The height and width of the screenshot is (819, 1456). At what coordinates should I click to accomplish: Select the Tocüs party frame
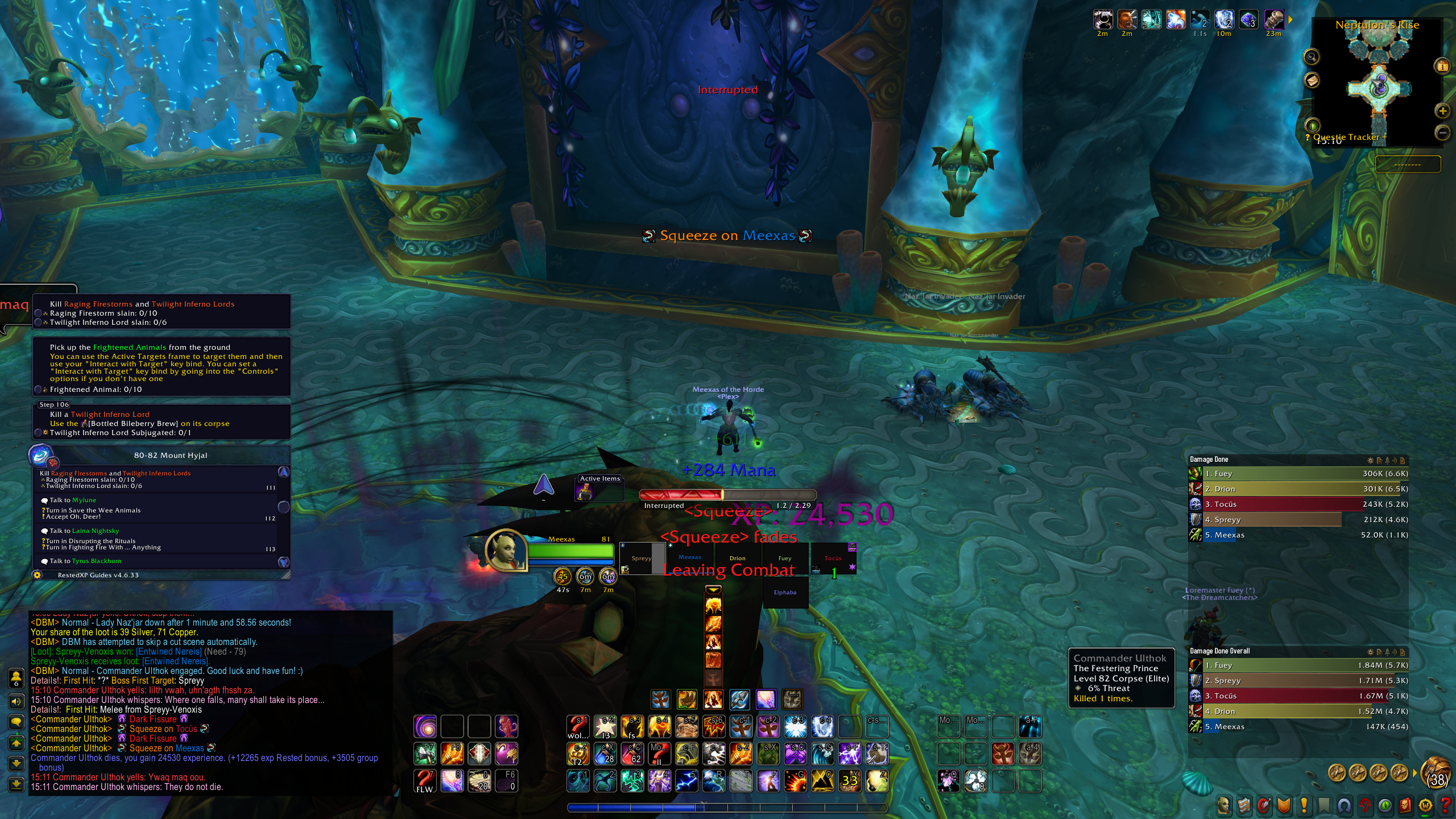pyautogui.click(x=833, y=560)
